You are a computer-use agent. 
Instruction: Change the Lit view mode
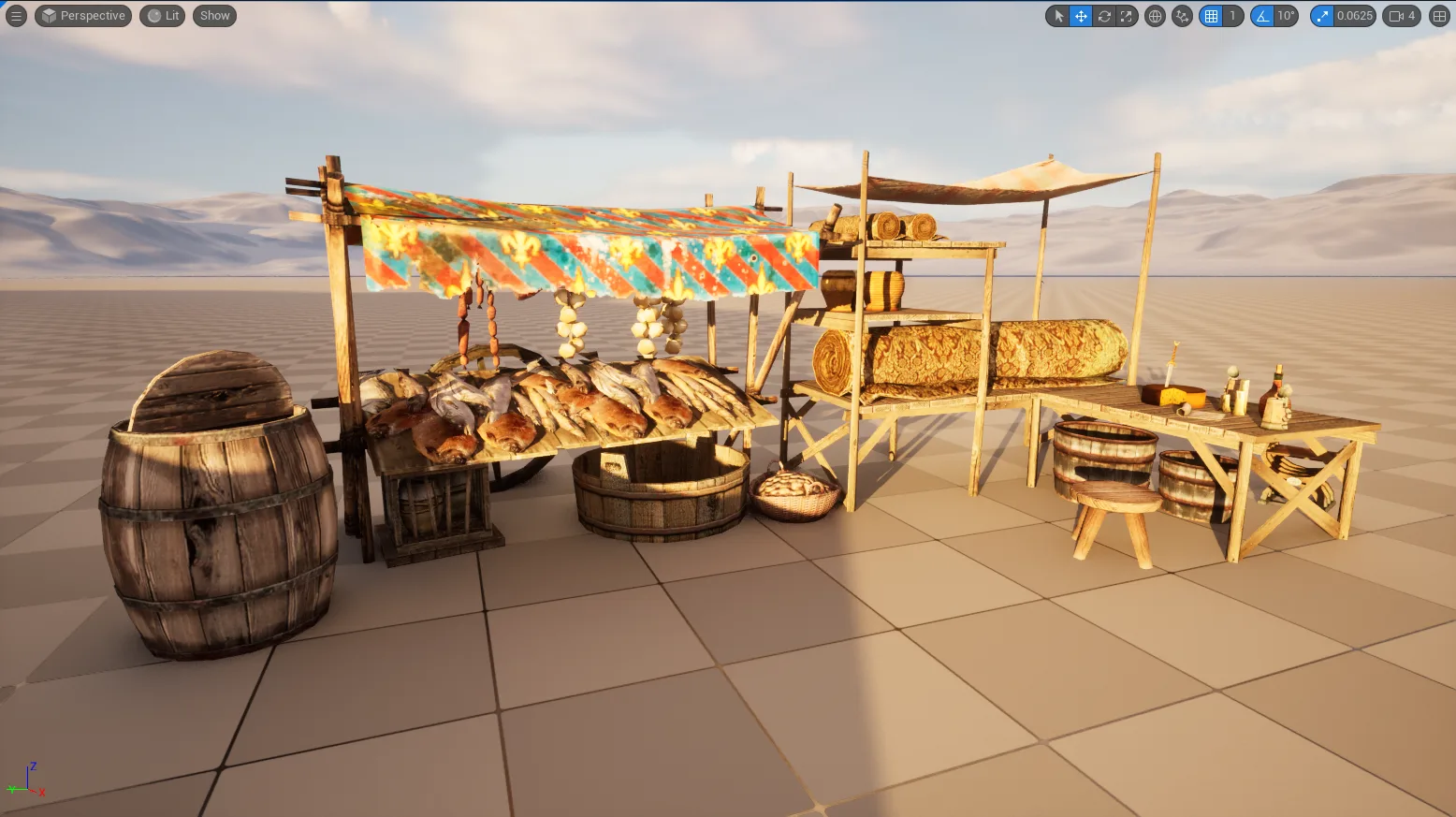coord(164,16)
